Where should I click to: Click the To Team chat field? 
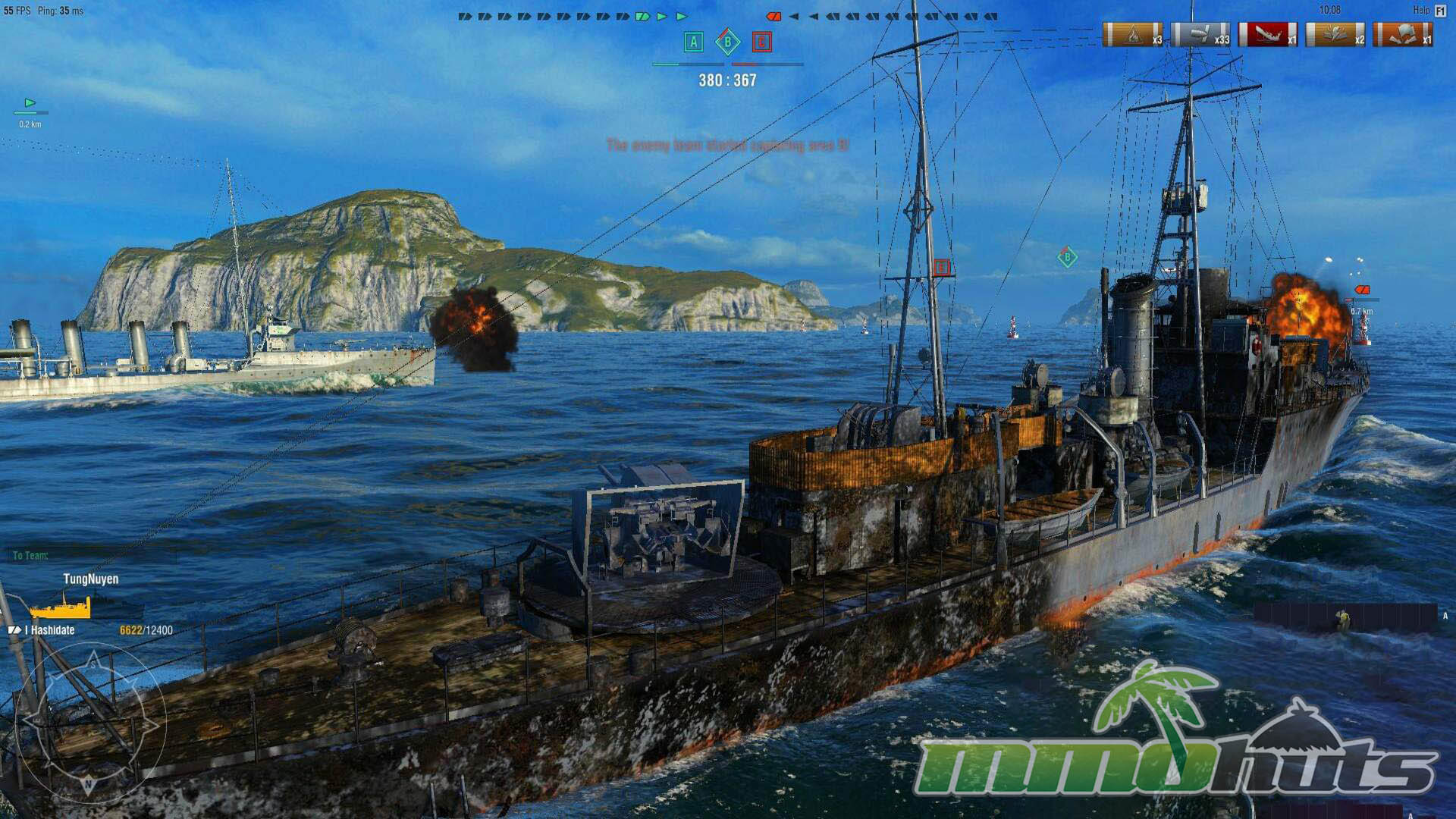tap(91, 556)
